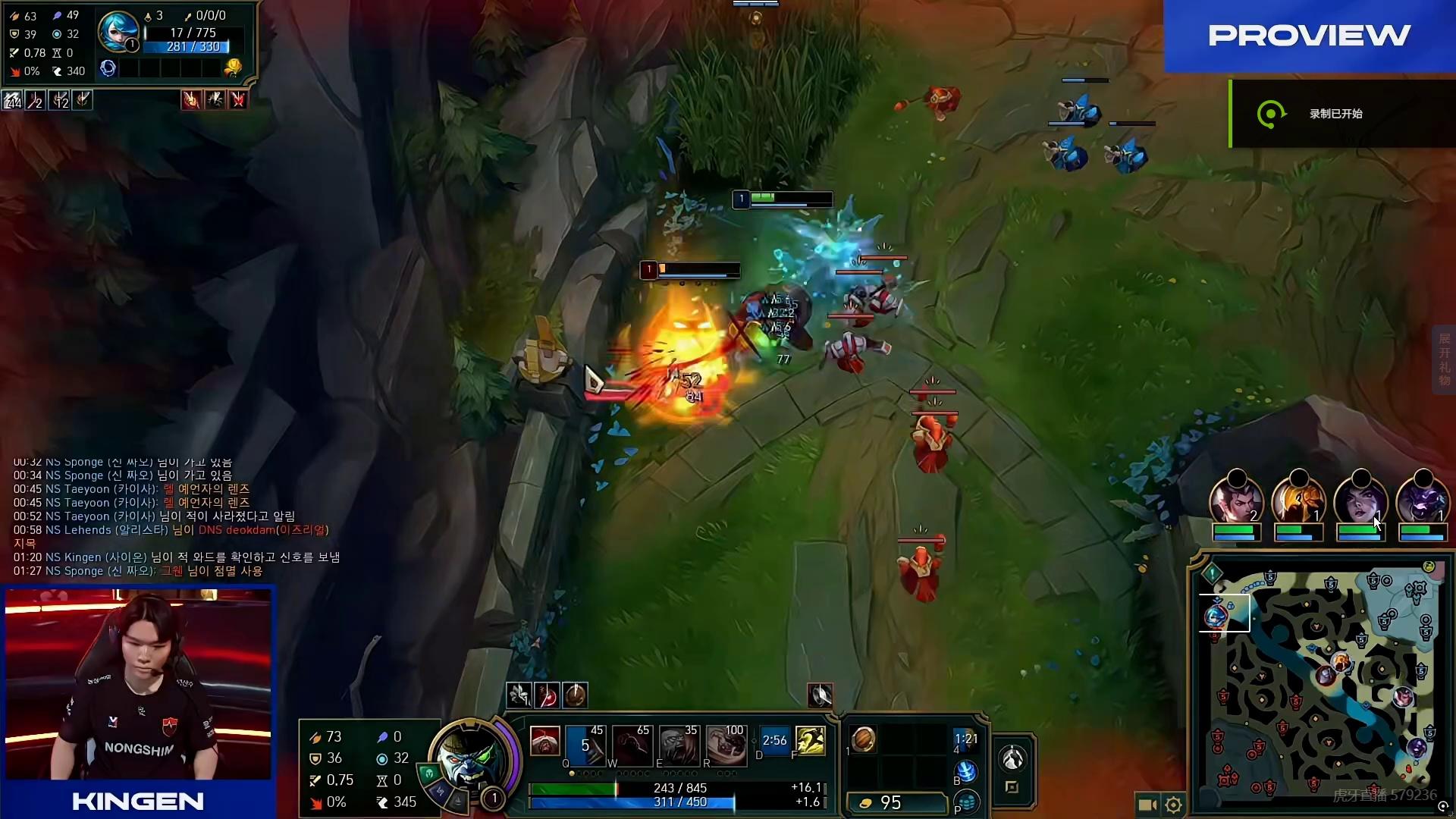
Task: Click the D summoner spell on cooldown
Action: pos(774,741)
